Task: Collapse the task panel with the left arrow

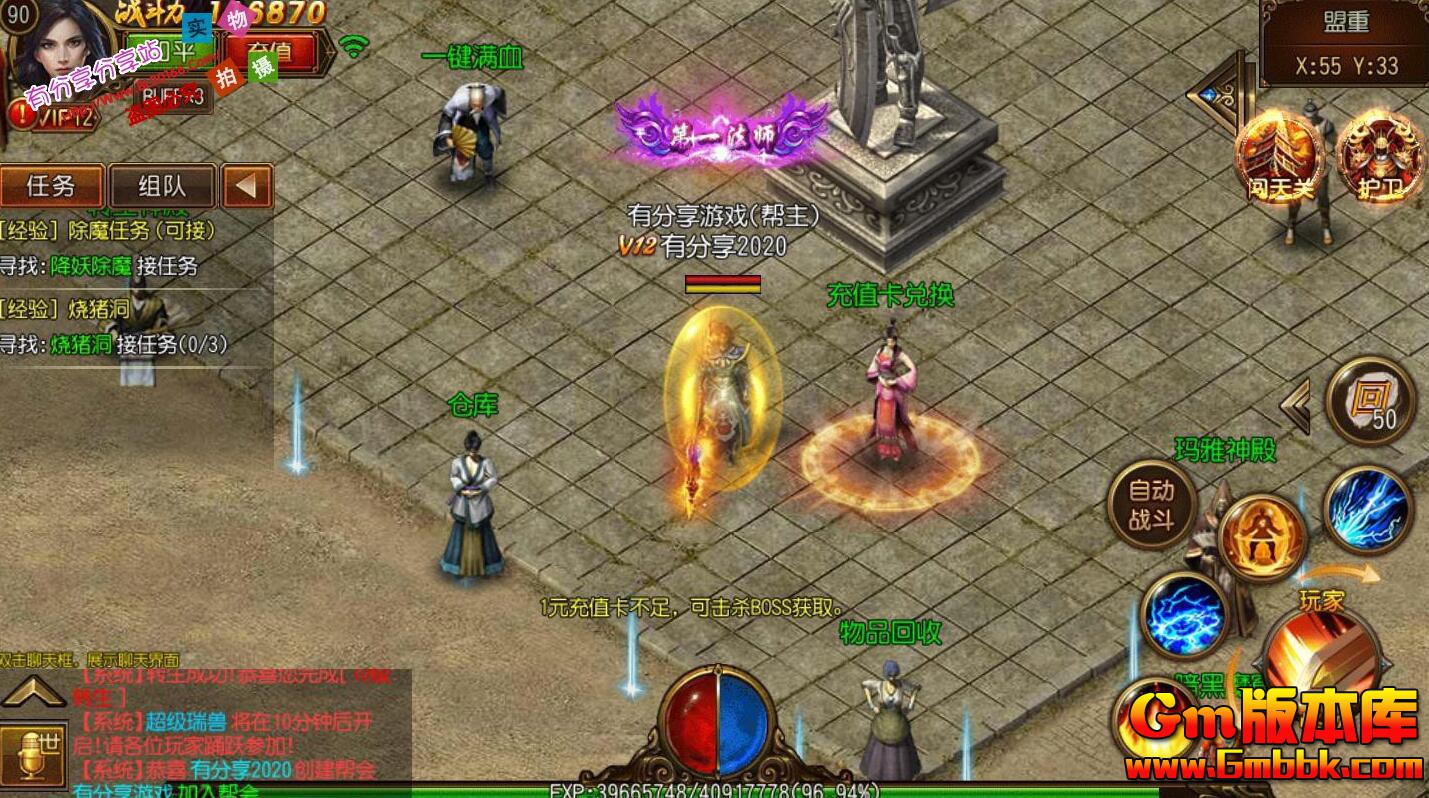Action: [x=248, y=187]
